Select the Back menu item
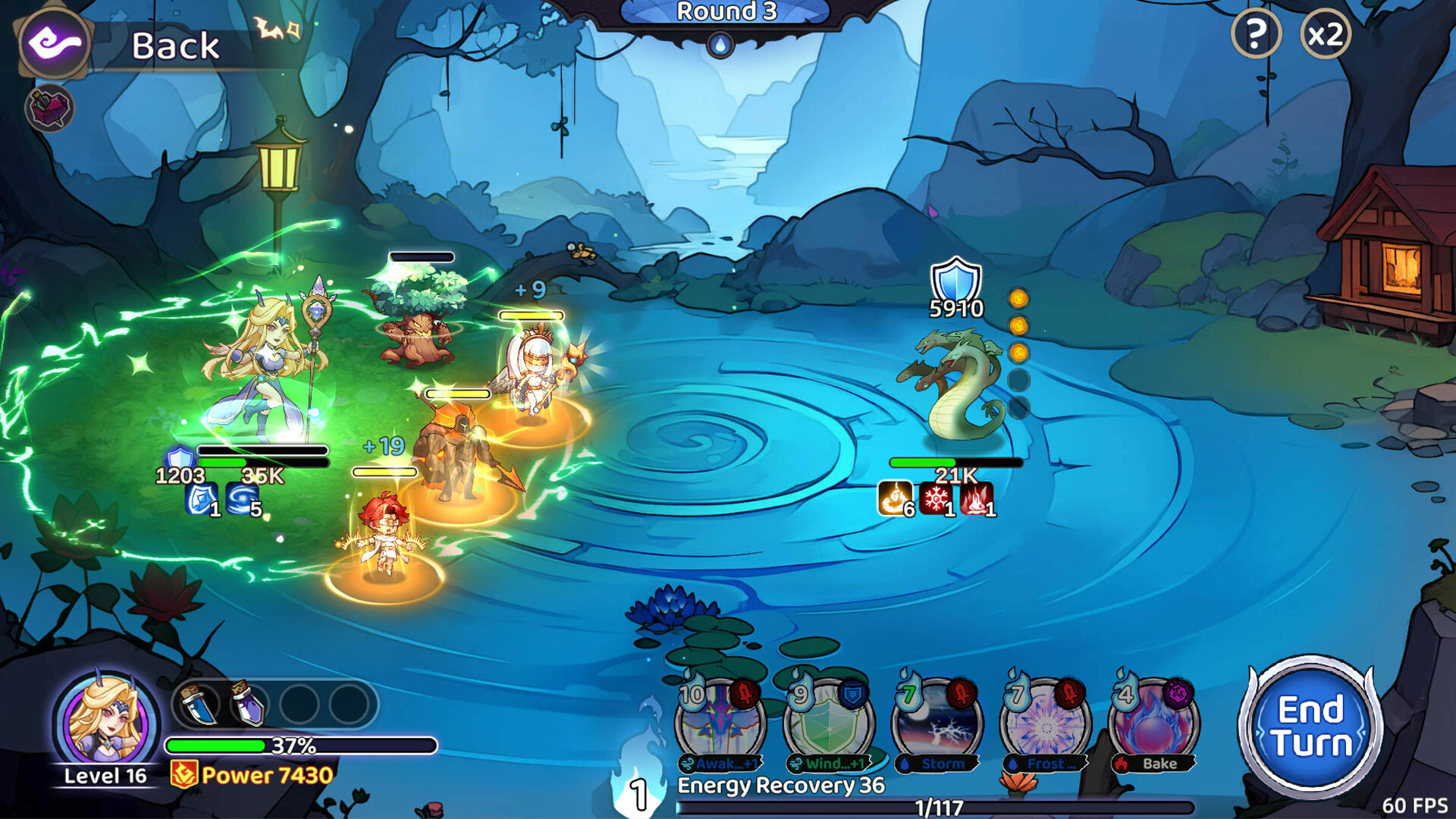 (173, 45)
